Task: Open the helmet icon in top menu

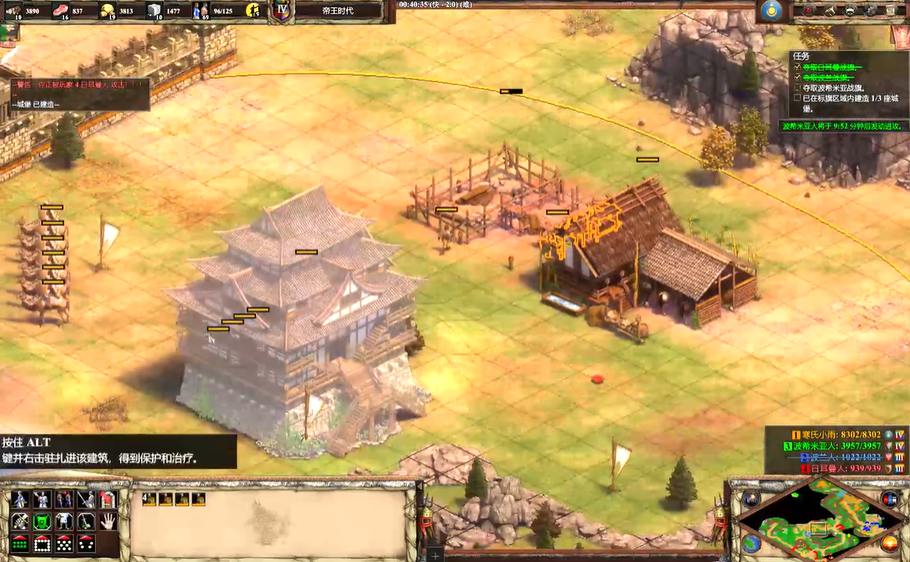Action: (851, 11)
